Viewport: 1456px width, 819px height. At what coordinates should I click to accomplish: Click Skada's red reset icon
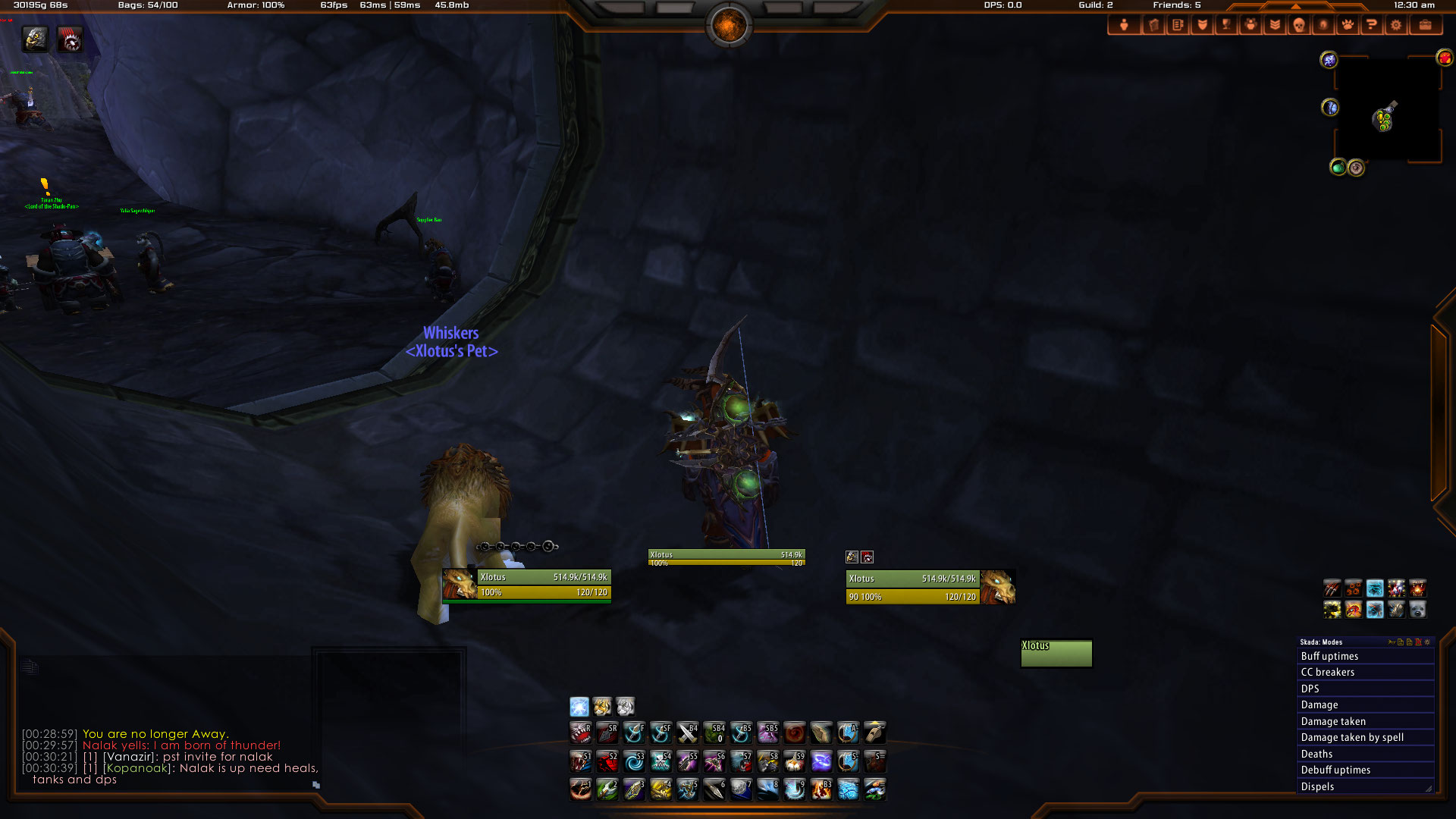[1418, 642]
